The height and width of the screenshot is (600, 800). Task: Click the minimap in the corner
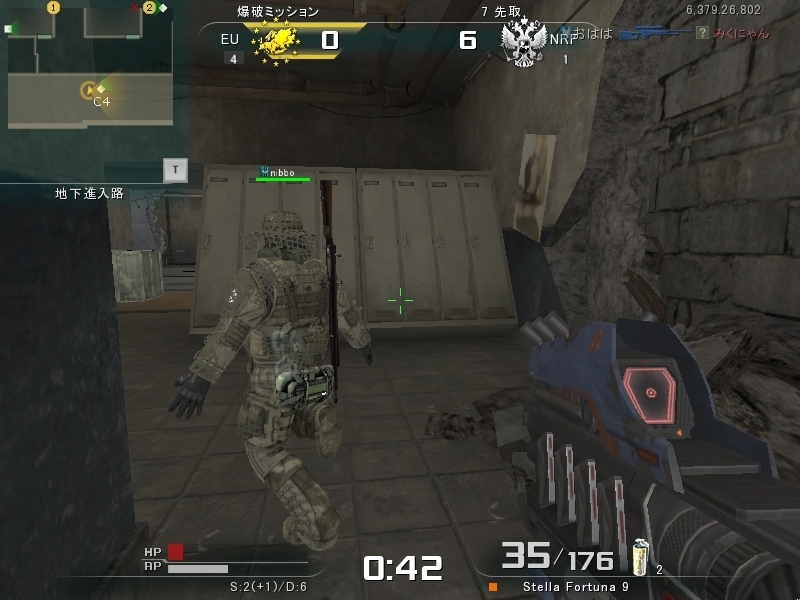(90, 64)
